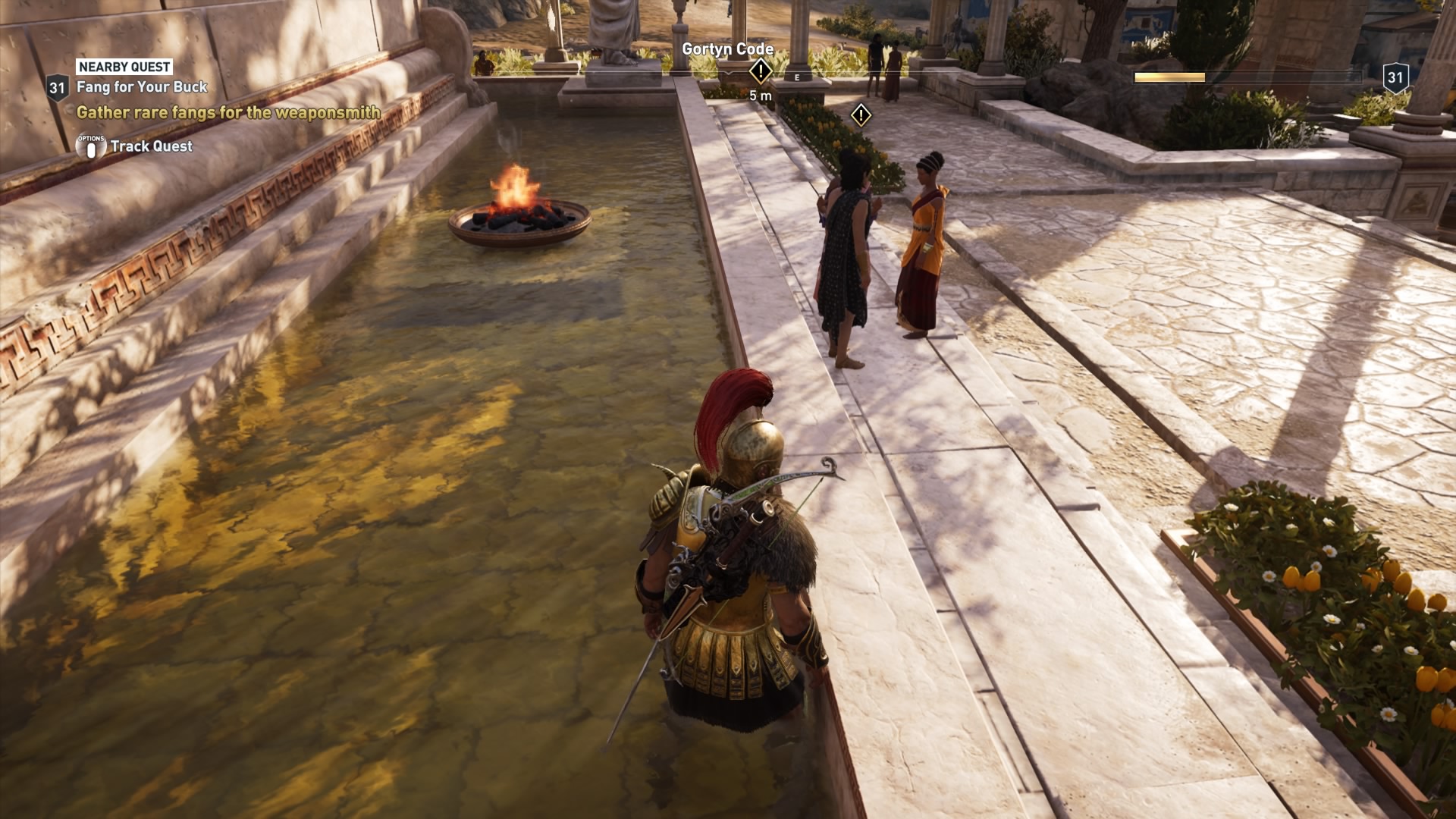
Task: Click Track Quest in the quest panel
Action: pos(152,146)
